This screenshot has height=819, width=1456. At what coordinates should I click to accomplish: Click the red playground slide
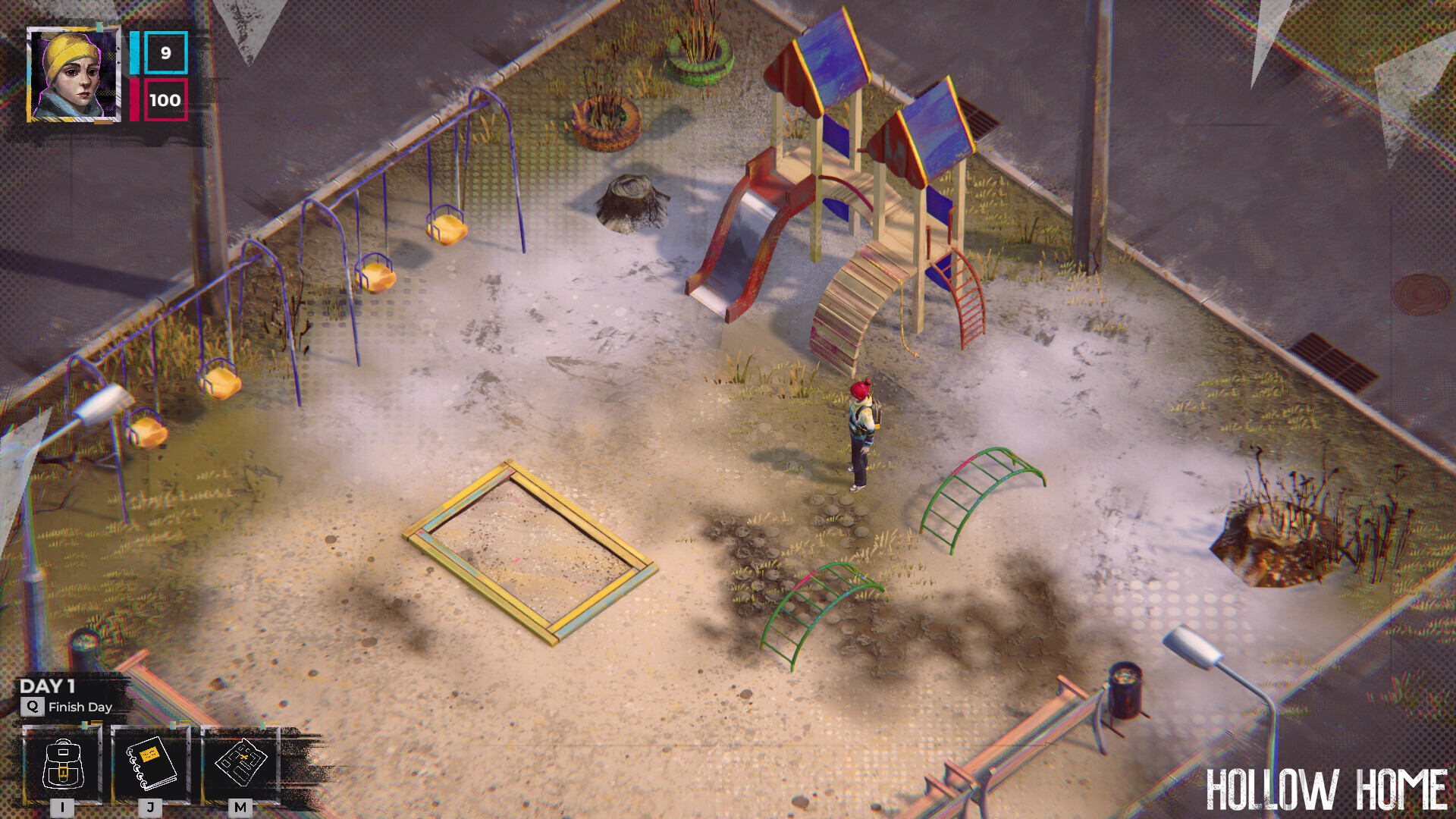(x=739, y=235)
